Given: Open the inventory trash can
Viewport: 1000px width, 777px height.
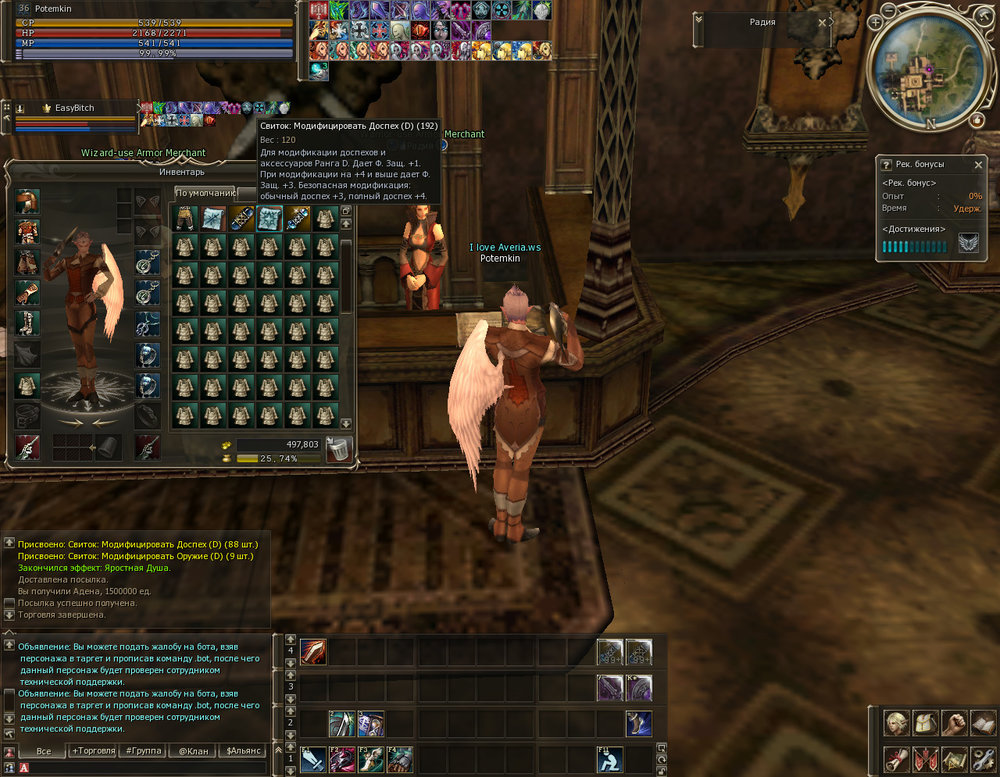Looking at the screenshot, I should (x=340, y=450).
